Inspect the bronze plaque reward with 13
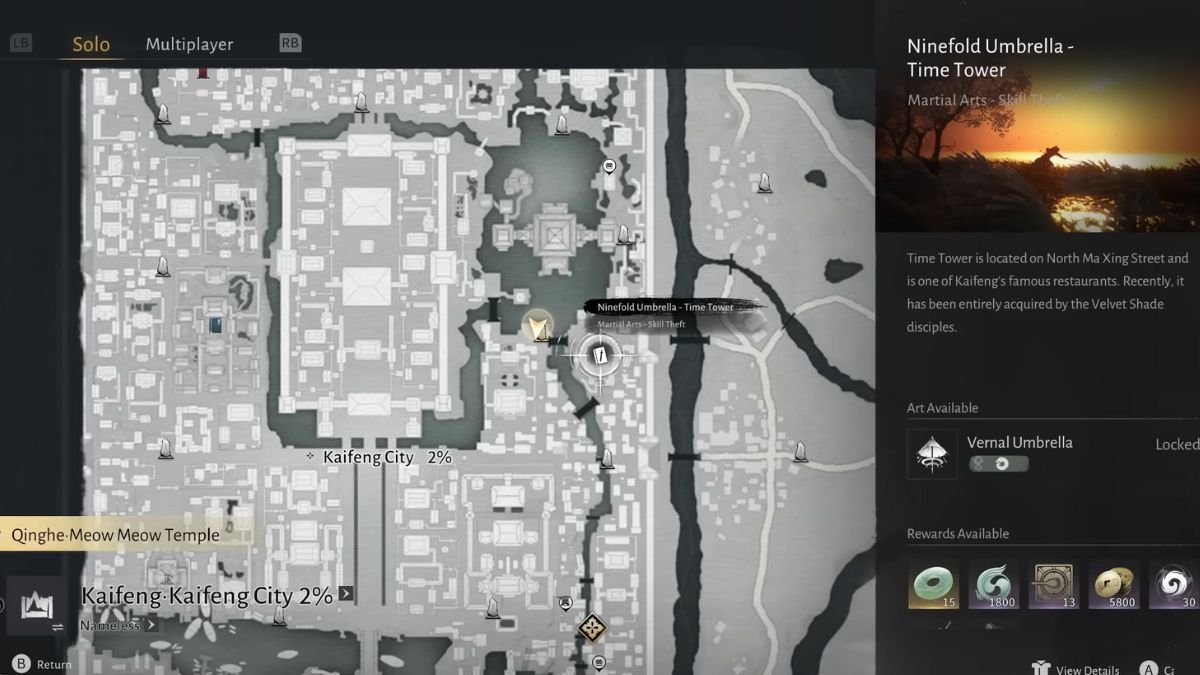 1054,585
